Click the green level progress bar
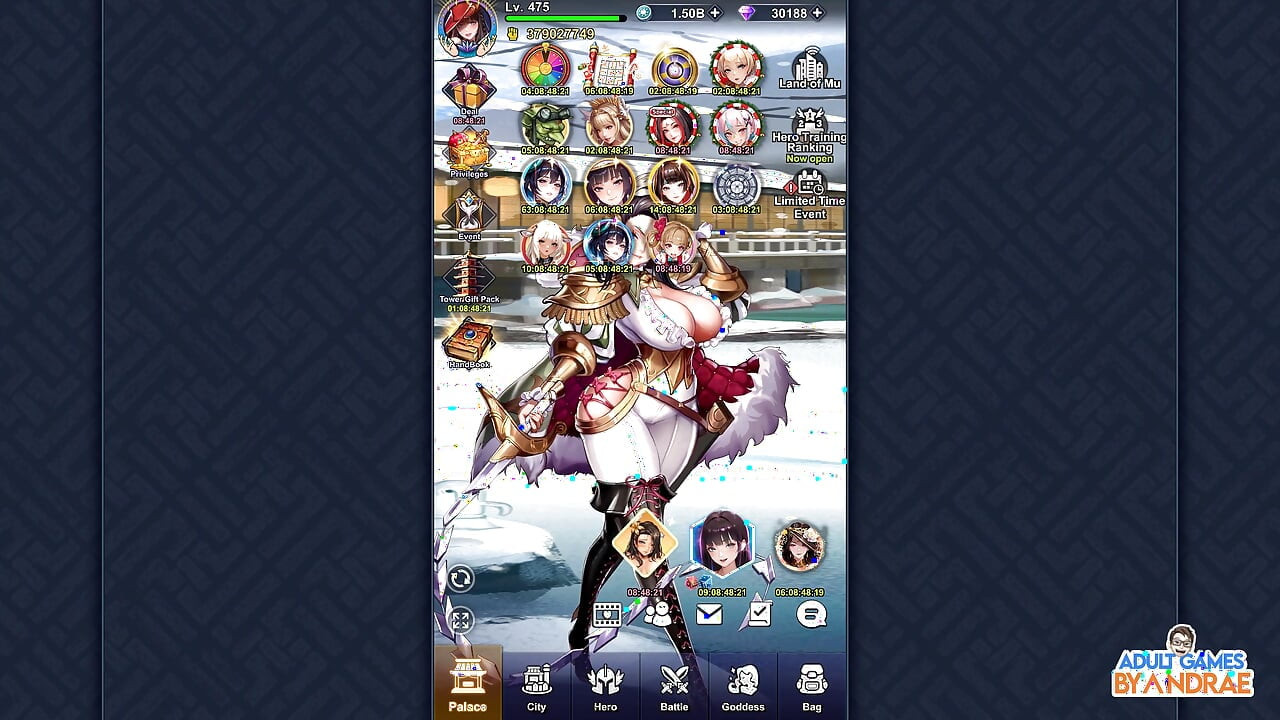 (x=563, y=16)
